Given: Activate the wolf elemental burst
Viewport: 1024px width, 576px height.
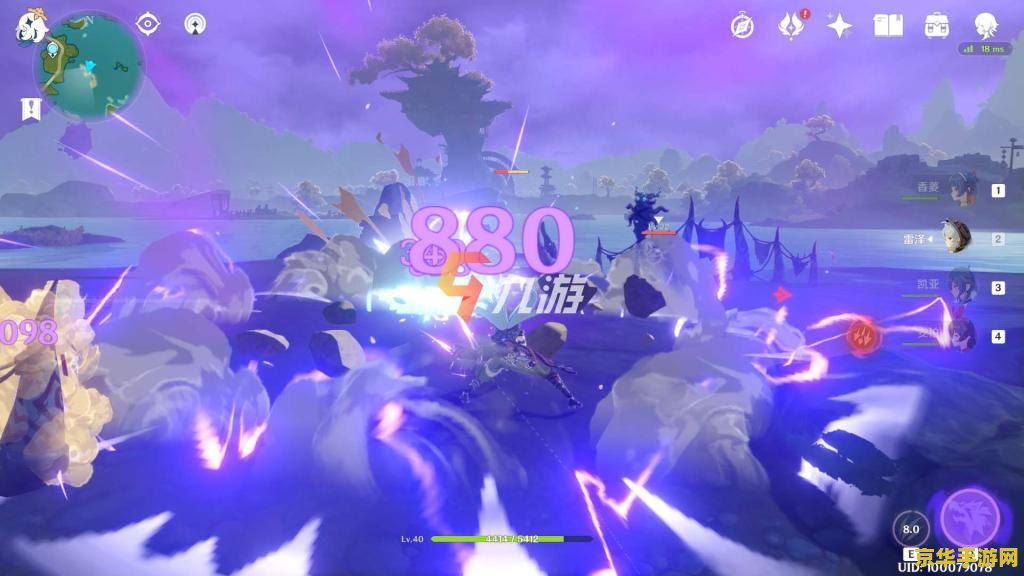Looking at the screenshot, I should point(969,517).
